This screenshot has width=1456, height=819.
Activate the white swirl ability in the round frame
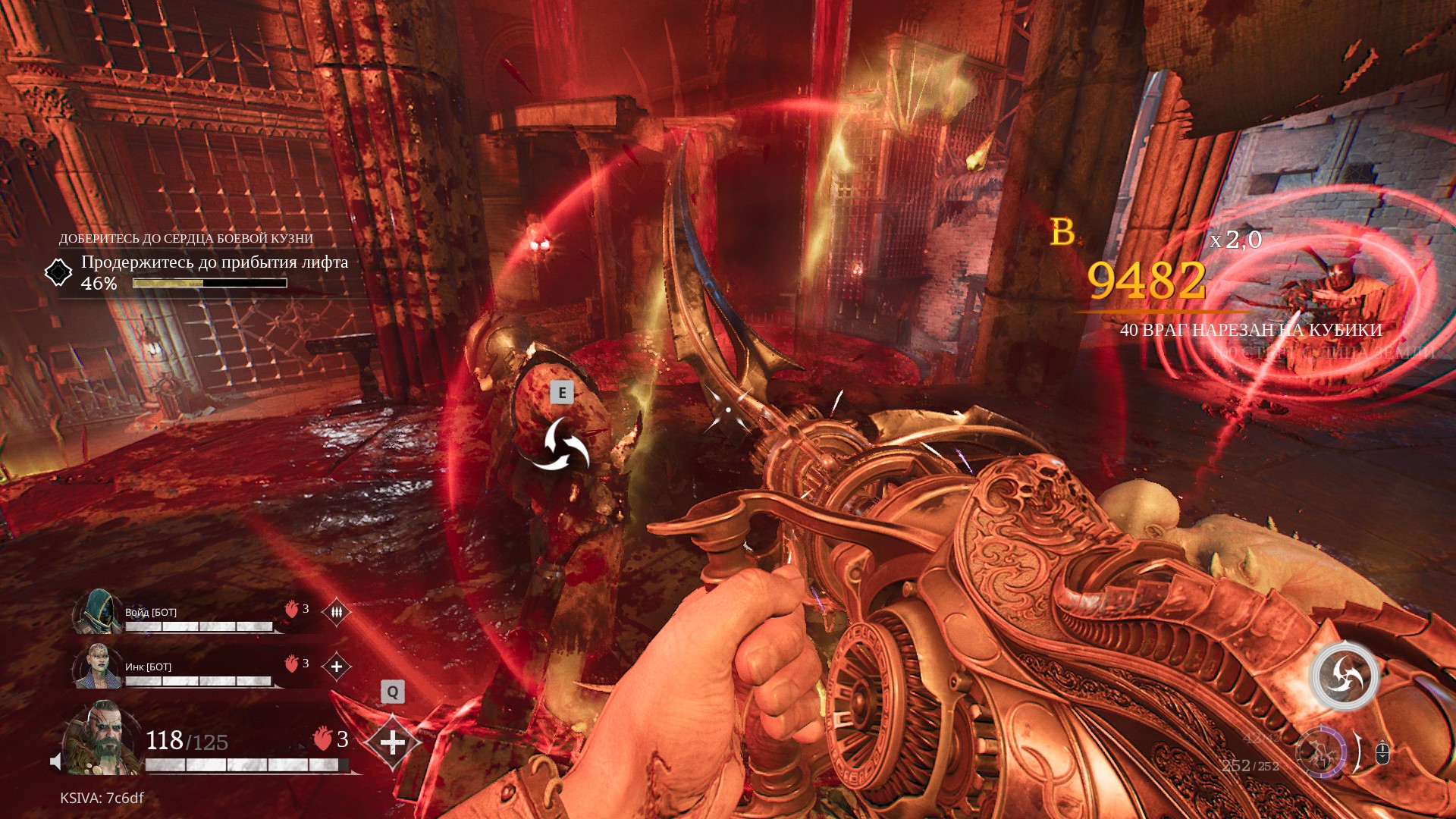1345,676
